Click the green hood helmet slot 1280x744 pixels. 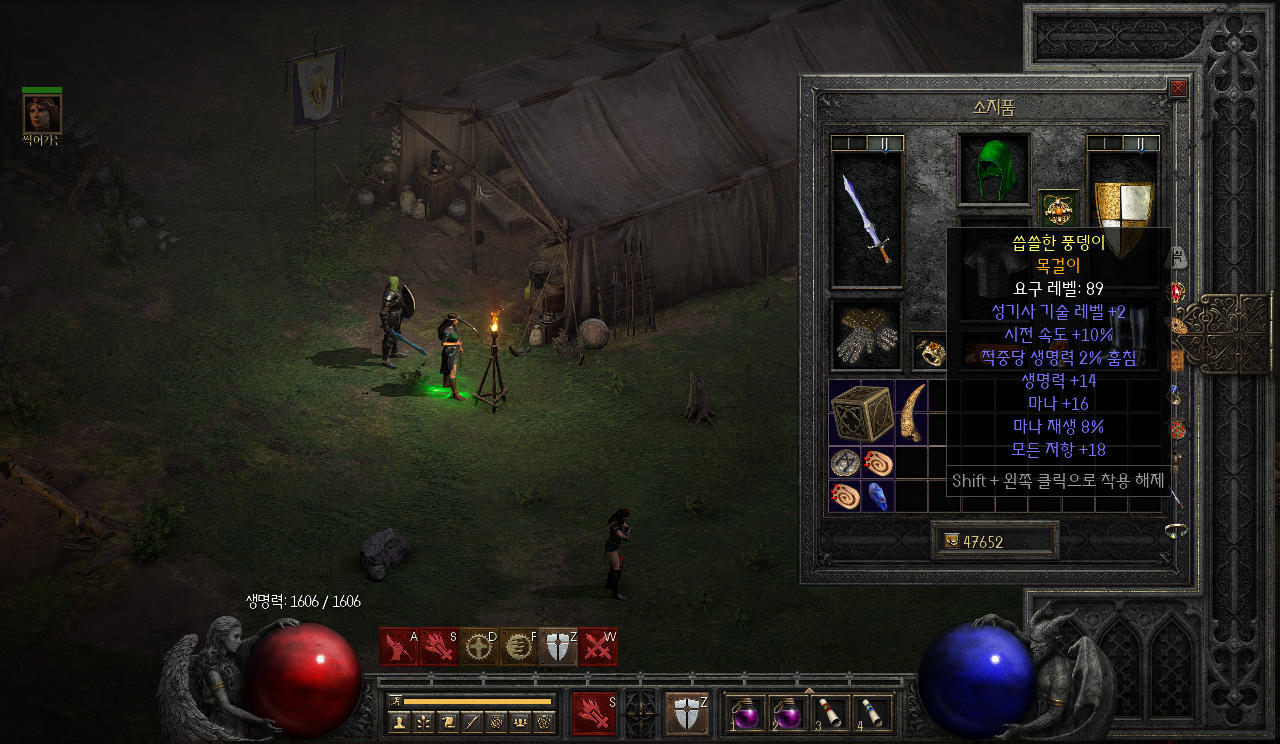point(994,168)
